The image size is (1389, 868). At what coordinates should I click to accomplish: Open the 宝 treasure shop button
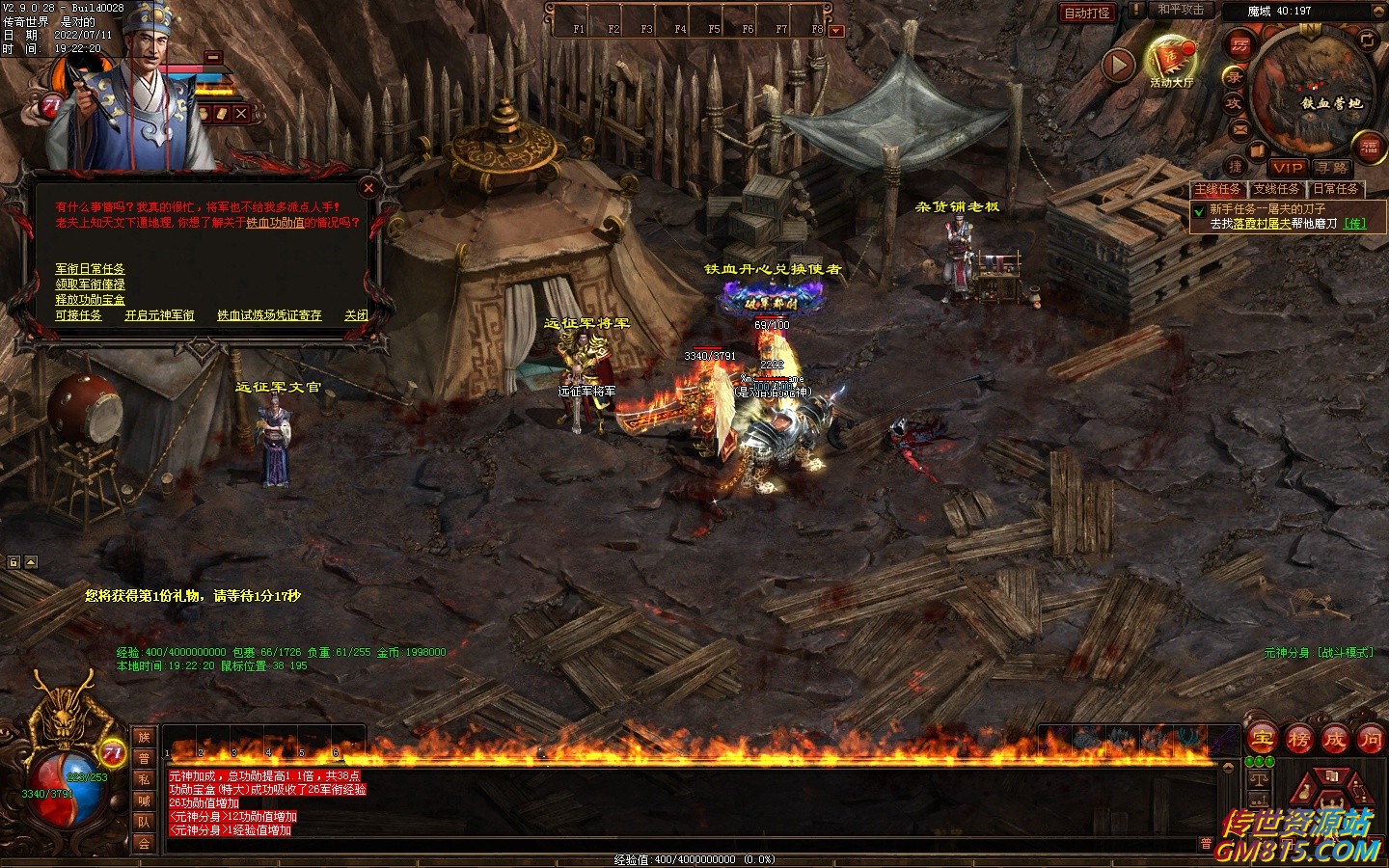point(1262,740)
